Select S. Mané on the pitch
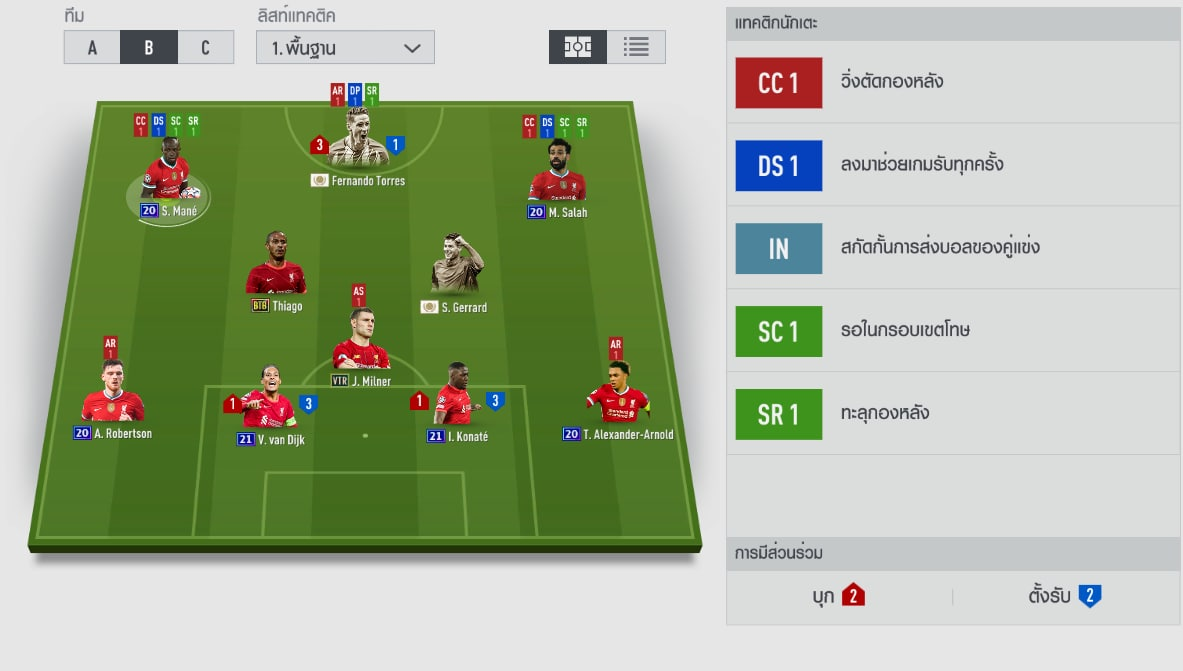 point(165,178)
